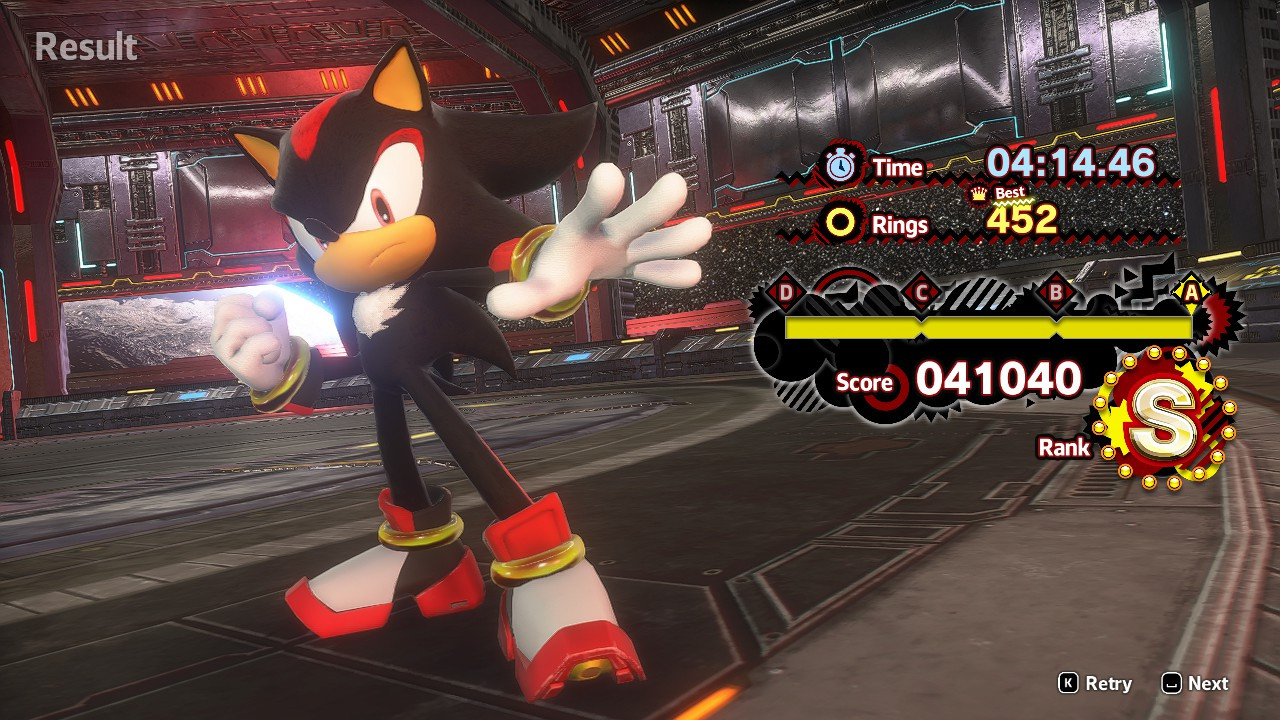
Task: Retry the stage
Action: coord(1096,683)
